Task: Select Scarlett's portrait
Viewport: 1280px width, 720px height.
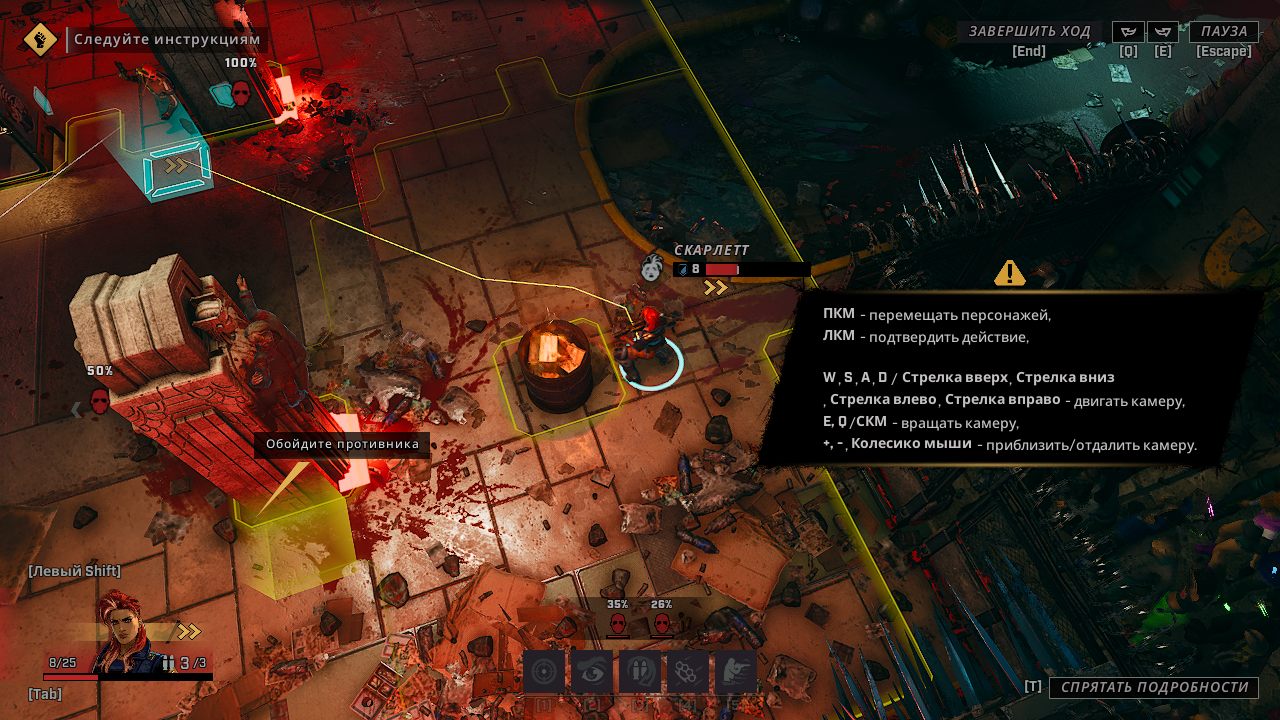Action: (125, 632)
